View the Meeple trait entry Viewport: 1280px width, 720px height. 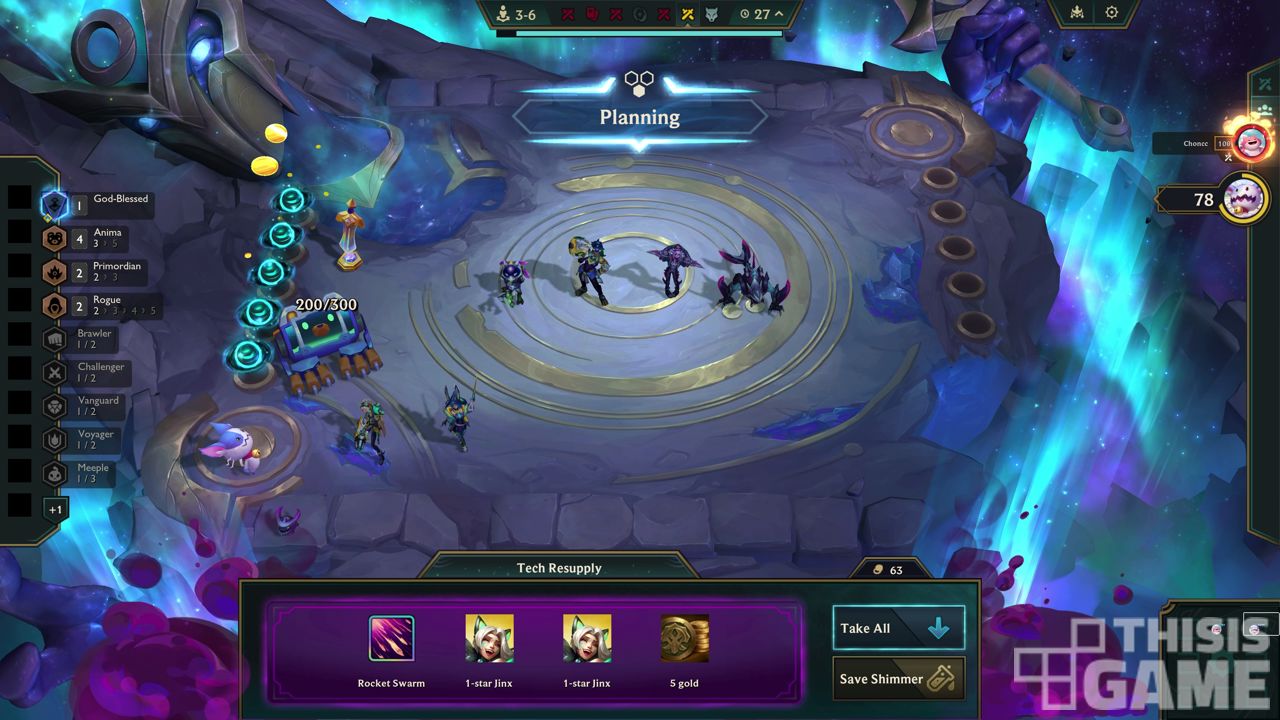pyautogui.click(x=54, y=473)
